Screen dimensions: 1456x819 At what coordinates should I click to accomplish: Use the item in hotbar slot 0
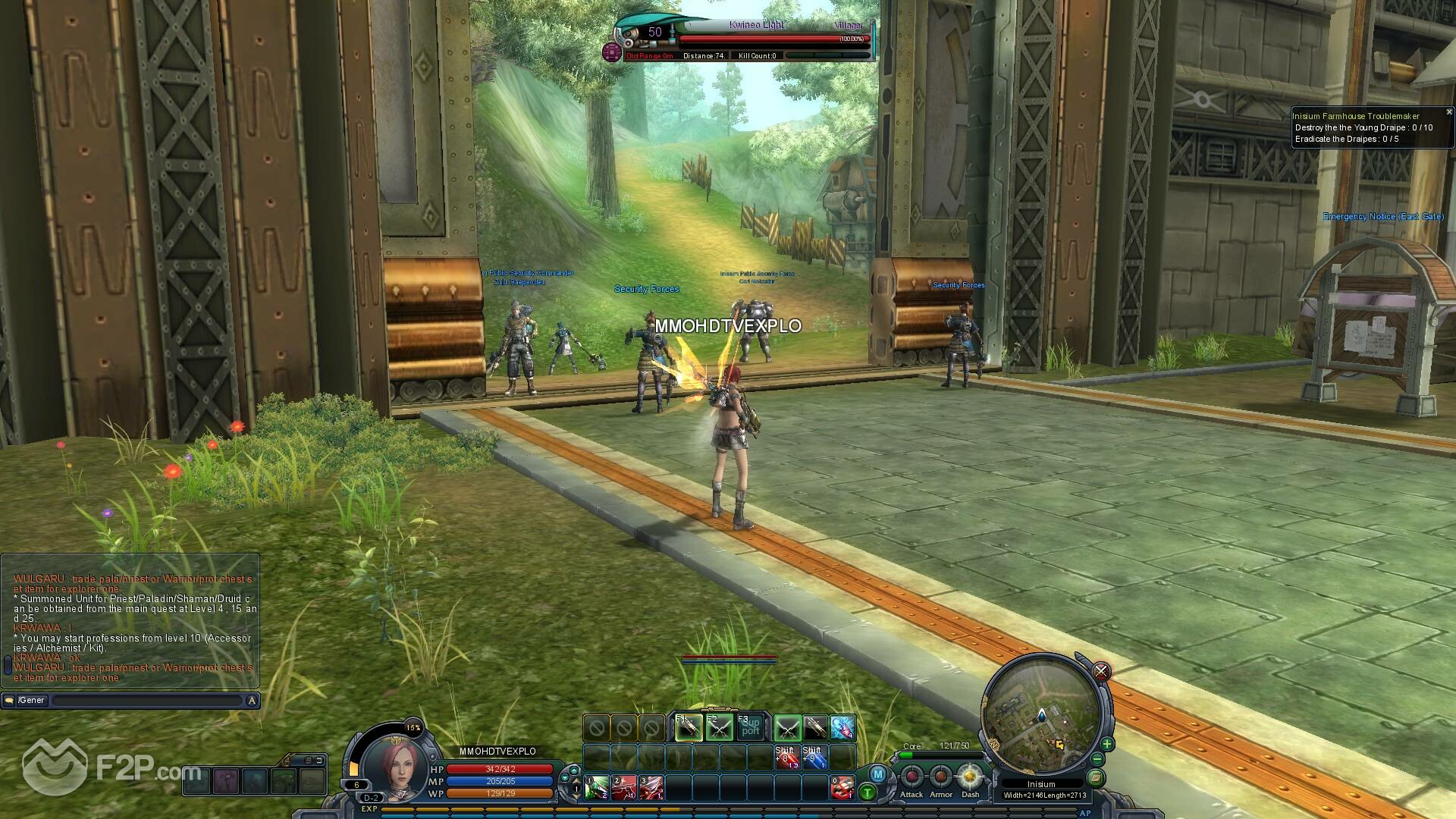click(842, 788)
